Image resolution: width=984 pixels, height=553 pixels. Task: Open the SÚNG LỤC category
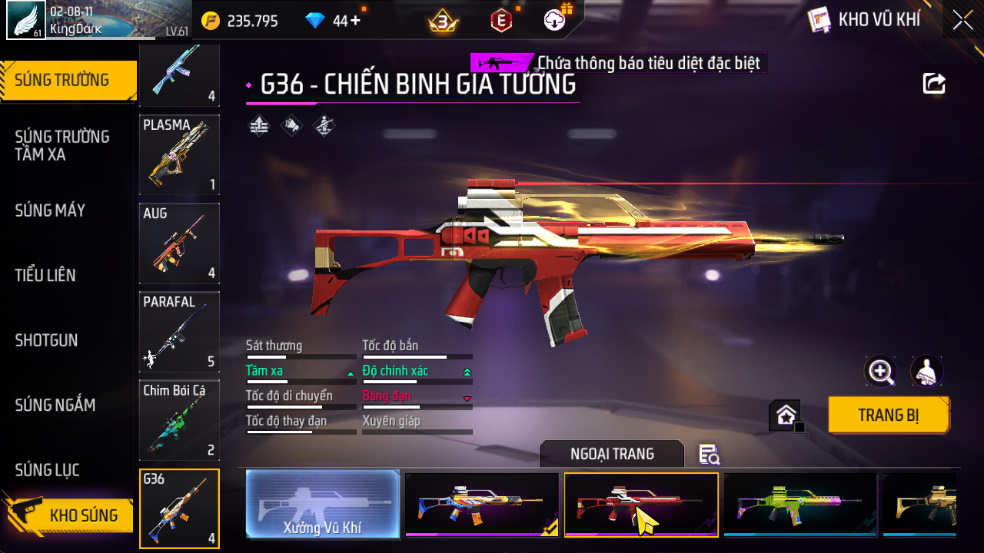tap(47, 470)
